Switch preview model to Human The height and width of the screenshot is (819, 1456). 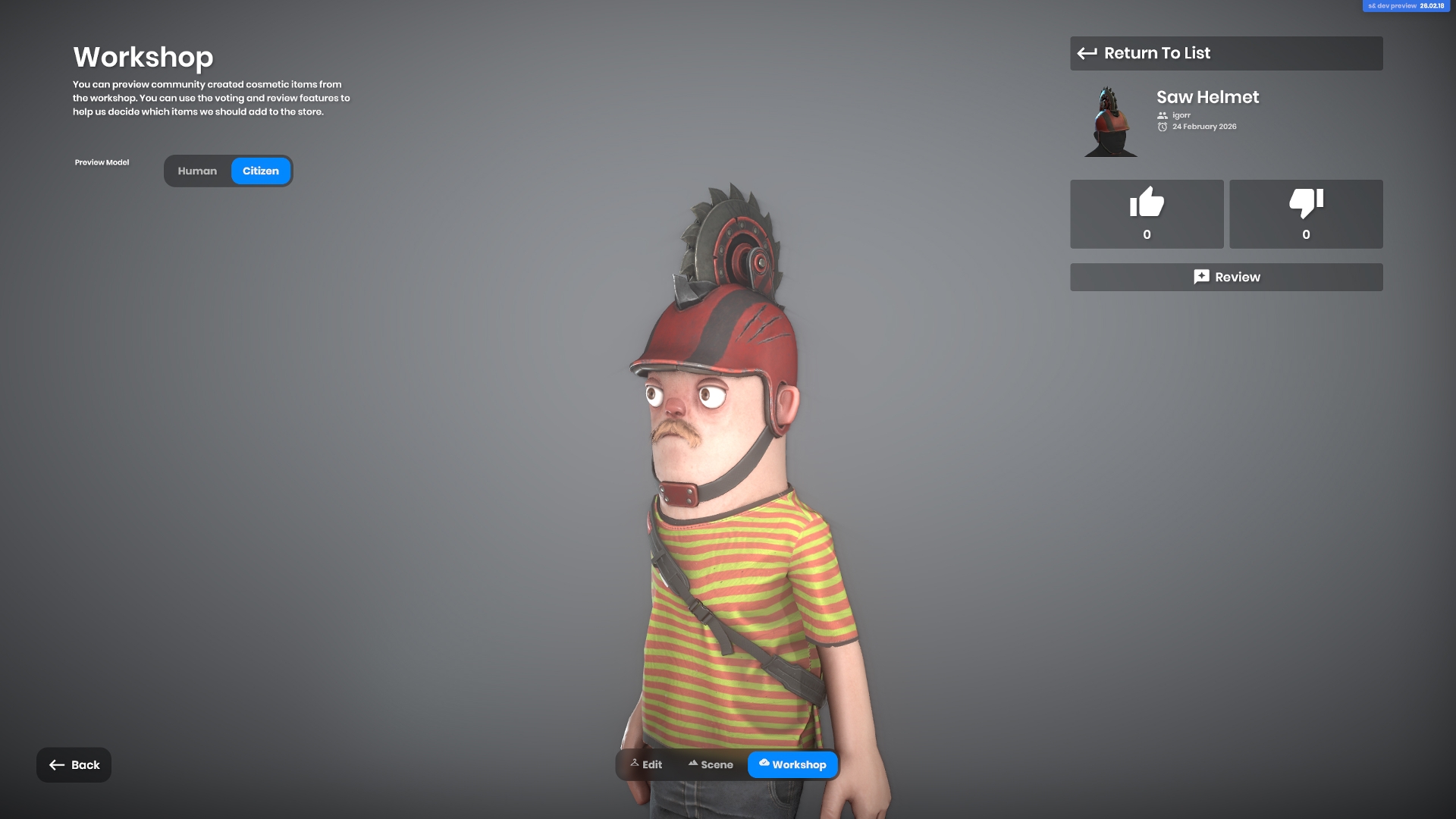click(197, 171)
